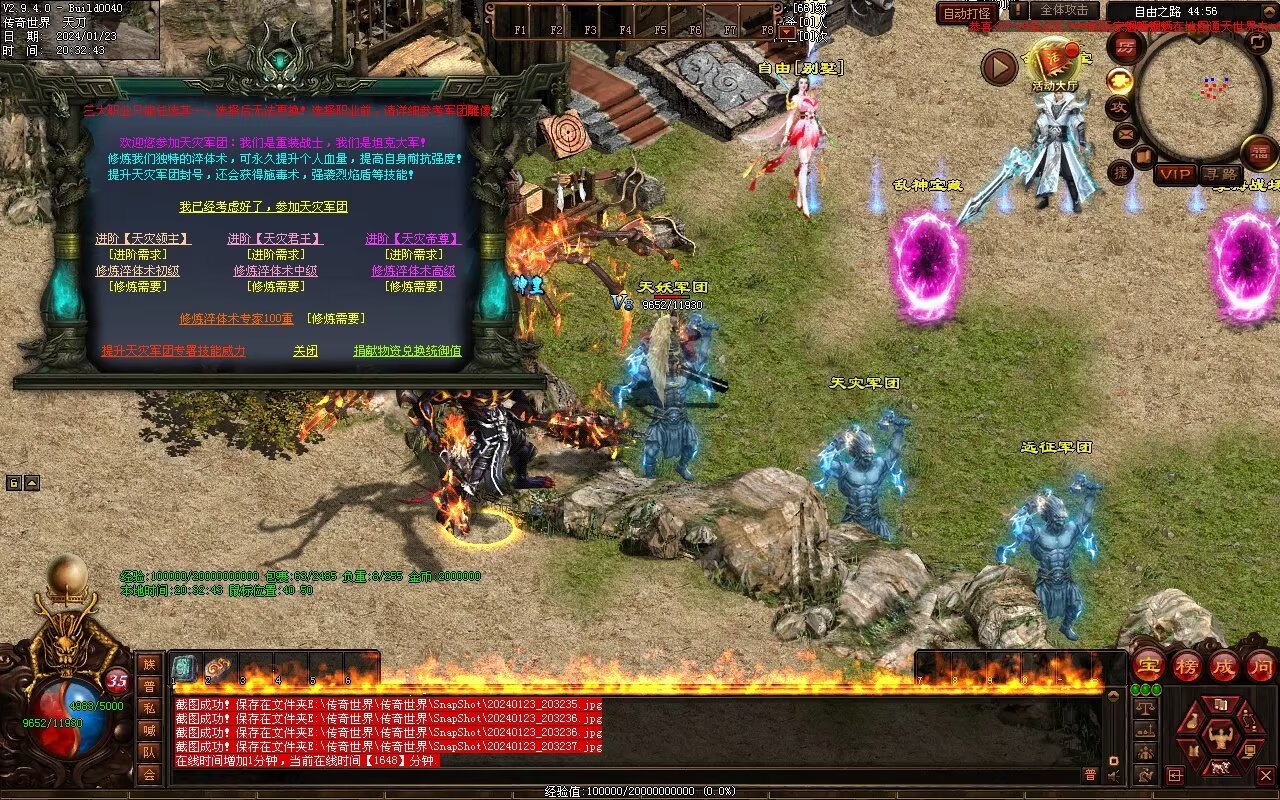Image resolution: width=1280 pixels, height=800 pixels.
Task: Choose 修炼淬体术专家100重 expert training
Action: point(236,319)
